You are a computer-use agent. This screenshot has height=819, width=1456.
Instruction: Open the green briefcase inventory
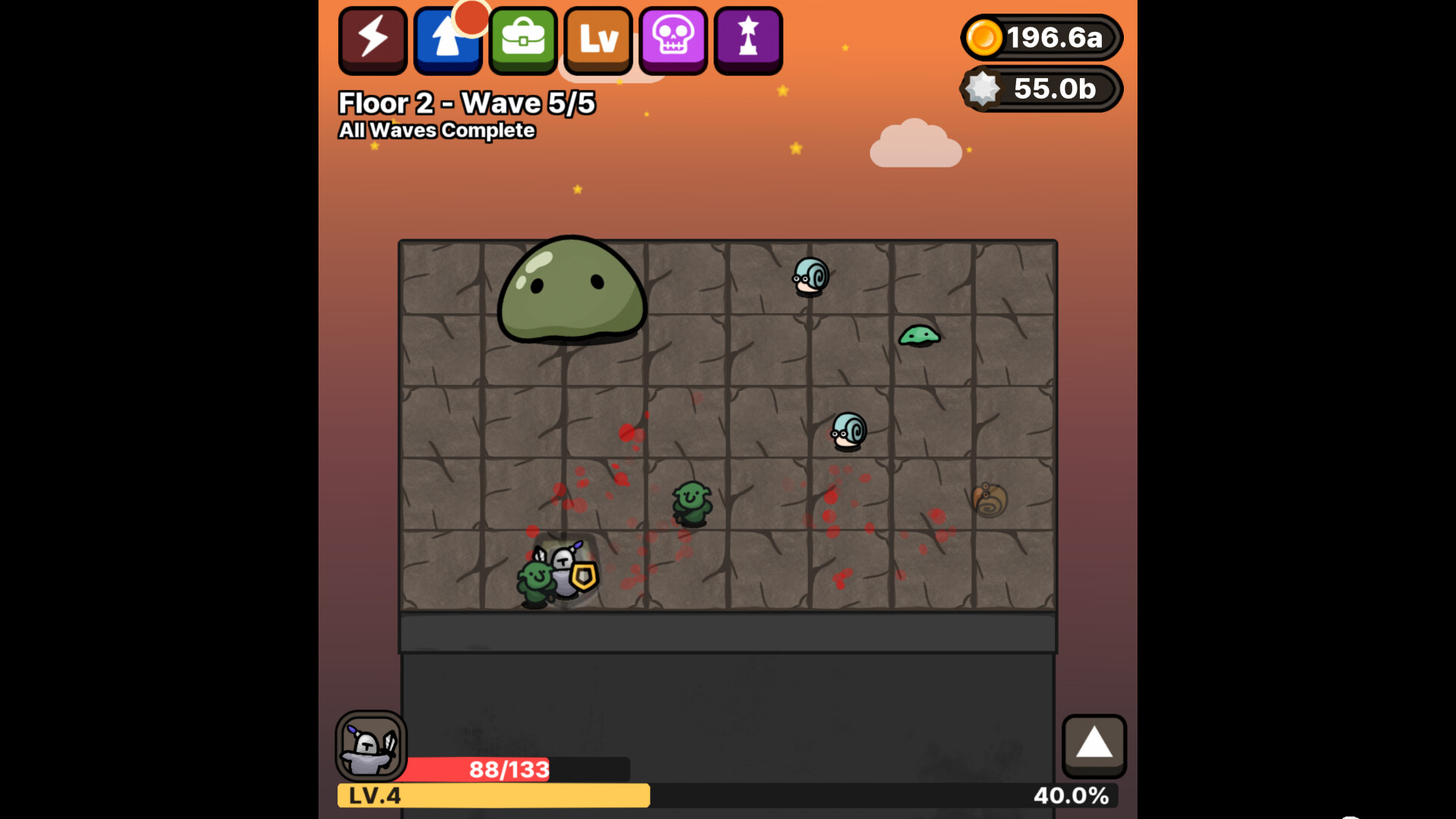(x=522, y=39)
